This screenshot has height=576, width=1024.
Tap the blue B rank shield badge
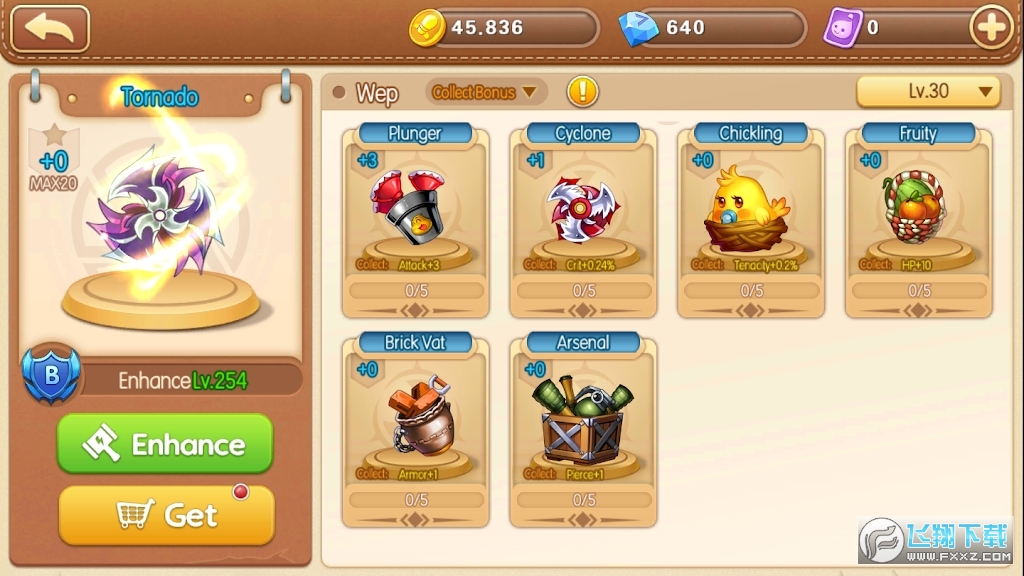[53, 375]
